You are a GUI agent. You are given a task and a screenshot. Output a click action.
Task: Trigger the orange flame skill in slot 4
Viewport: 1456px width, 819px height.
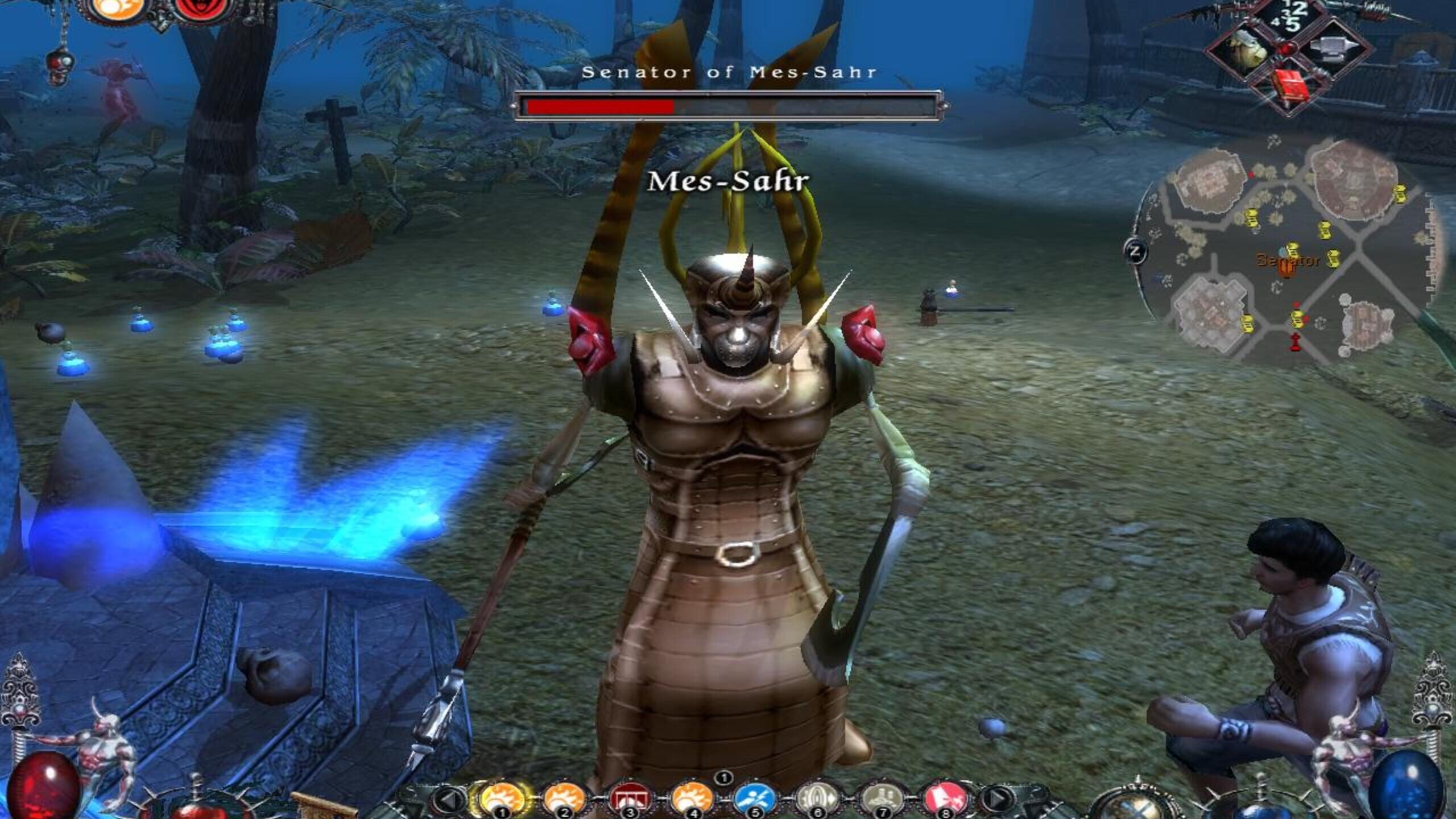tap(692, 799)
